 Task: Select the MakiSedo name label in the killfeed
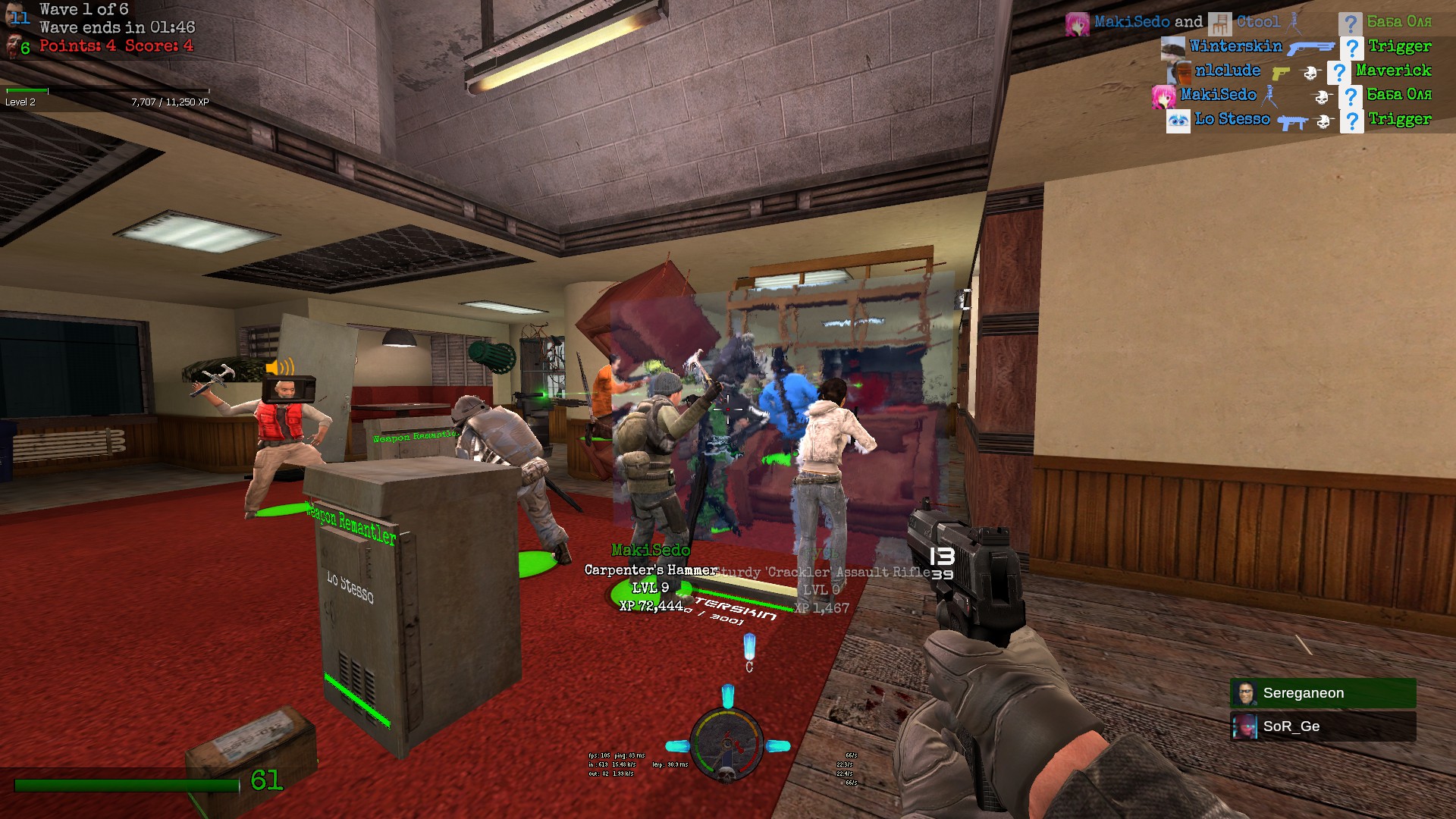1217,96
